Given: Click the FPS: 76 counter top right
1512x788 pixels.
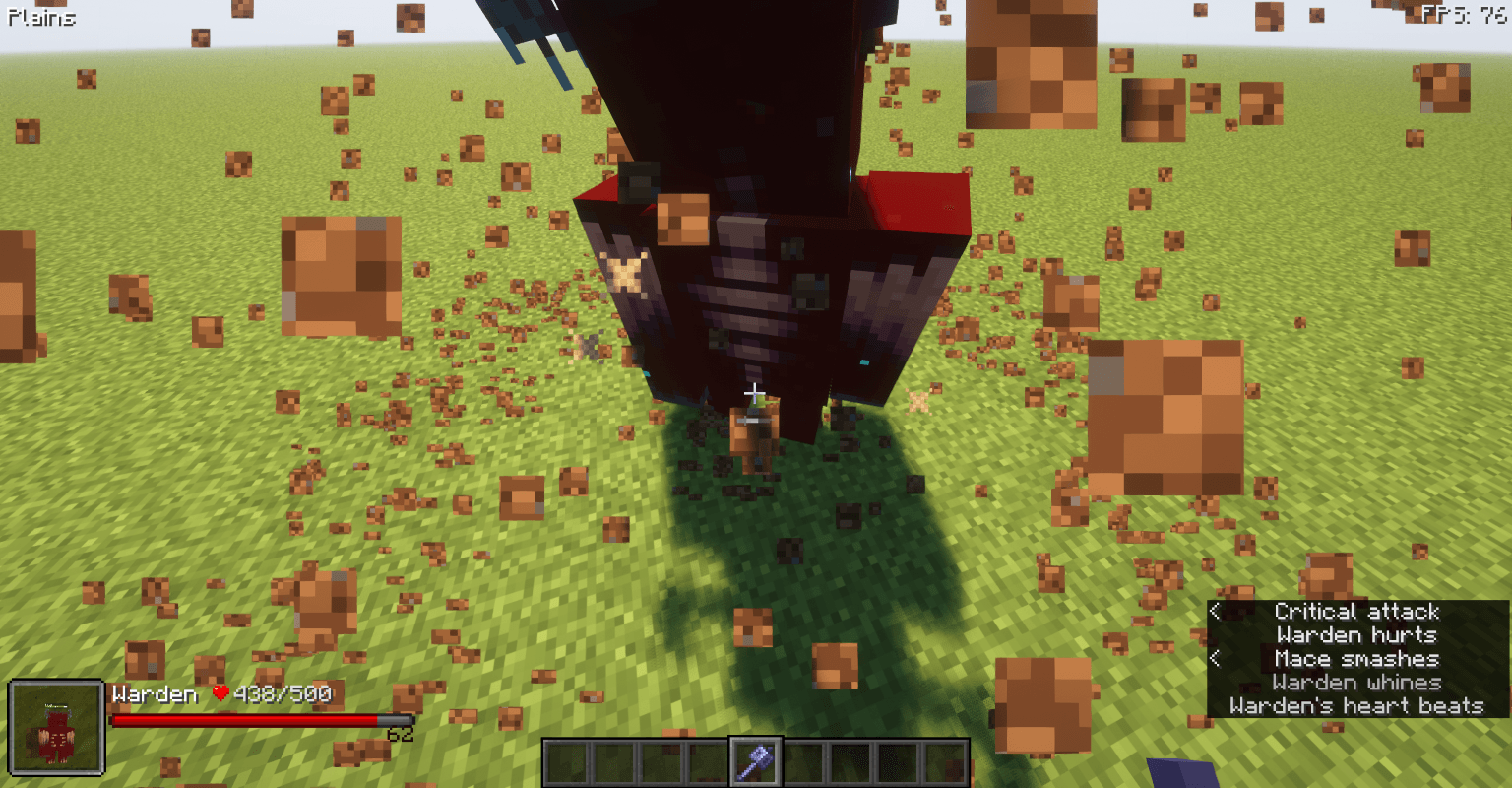Looking at the screenshot, I should (1466, 15).
